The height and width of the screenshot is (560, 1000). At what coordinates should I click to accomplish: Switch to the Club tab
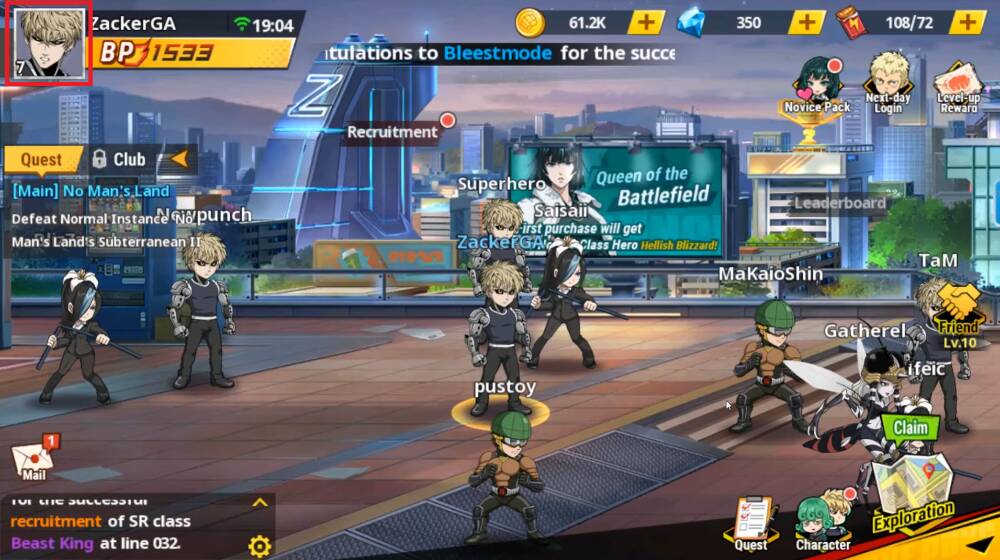coord(119,159)
